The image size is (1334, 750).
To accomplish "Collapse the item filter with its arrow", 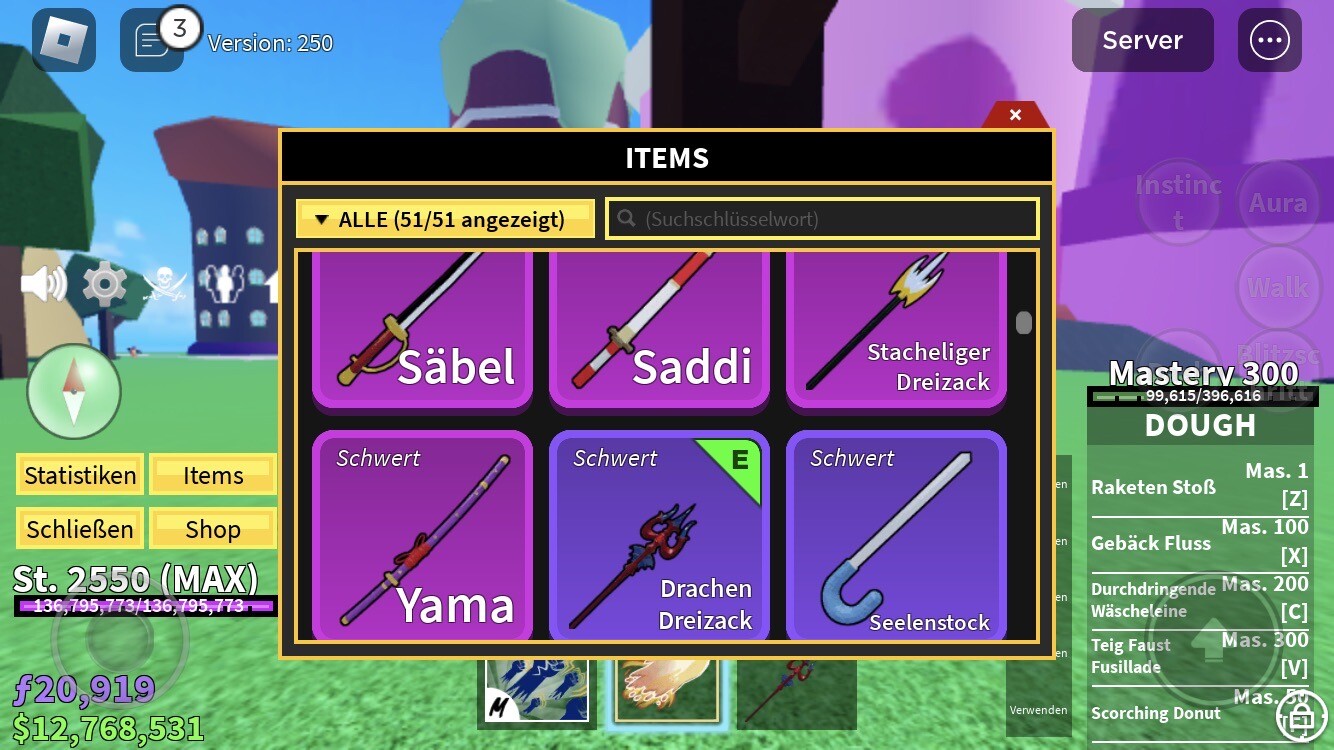I will coord(320,218).
